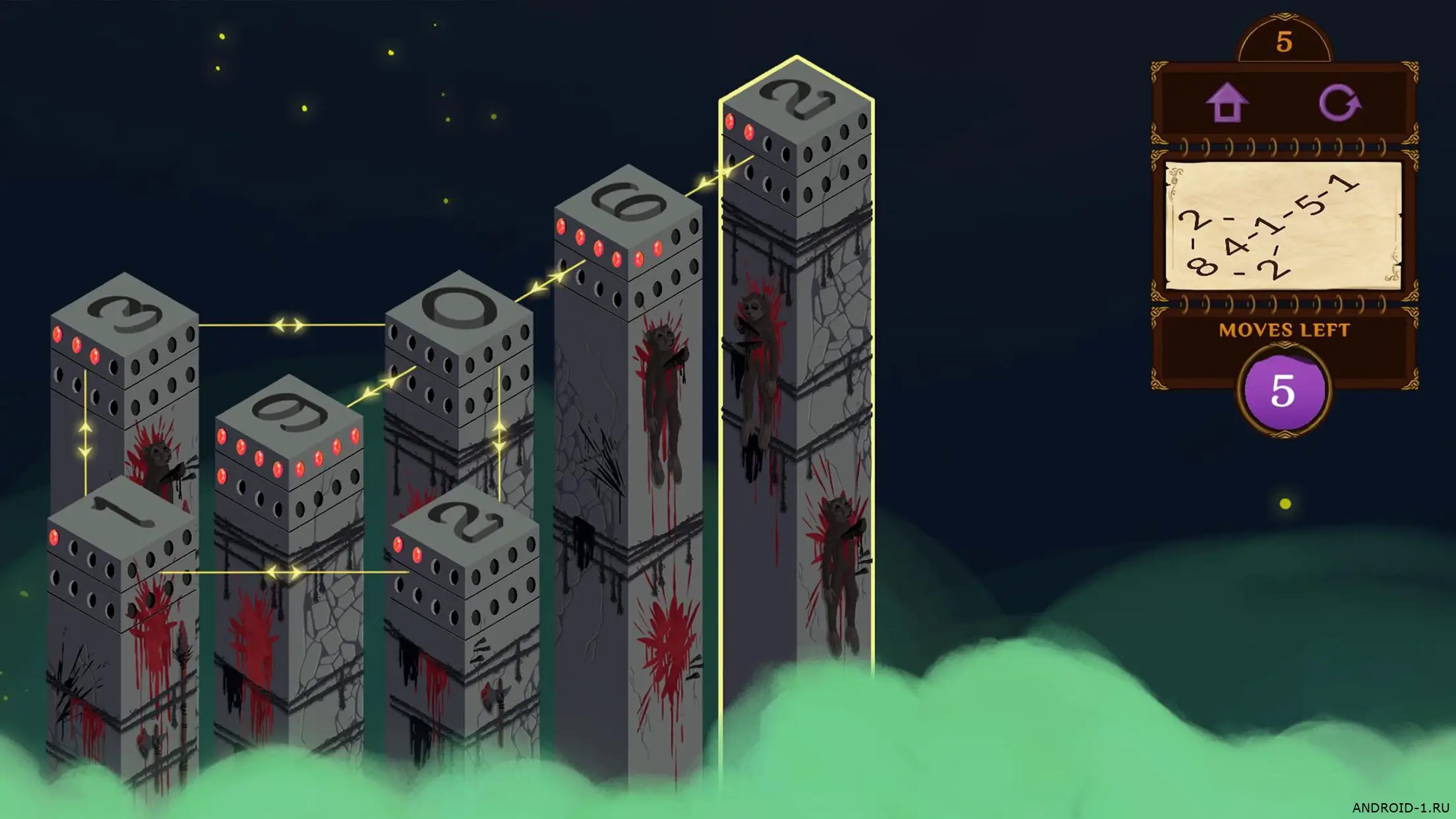1456x819 pixels.
Task: Select the yellow-outlined tower numbered 2
Action: [x=797, y=99]
